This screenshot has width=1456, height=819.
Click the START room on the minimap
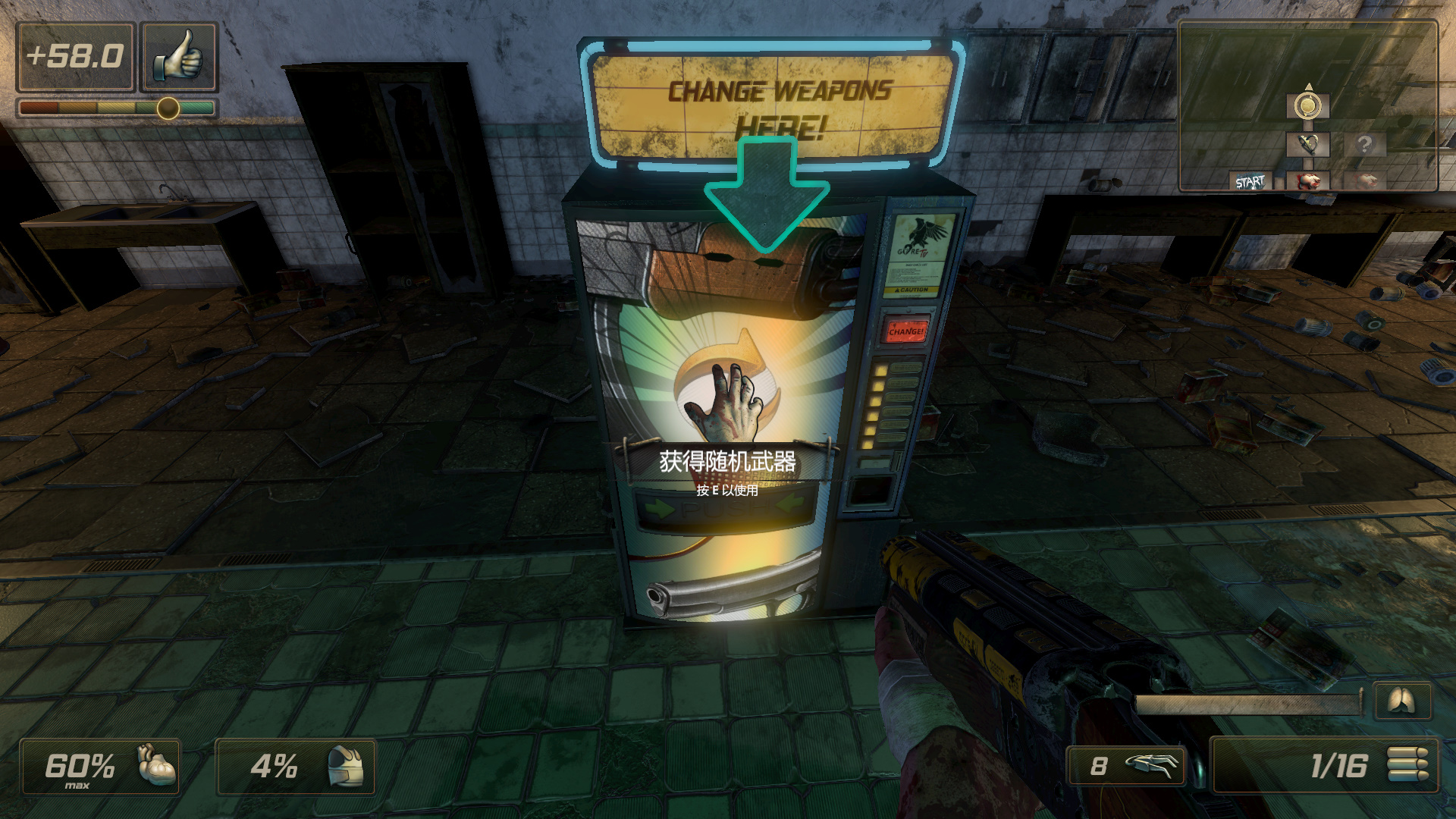tap(1250, 182)
